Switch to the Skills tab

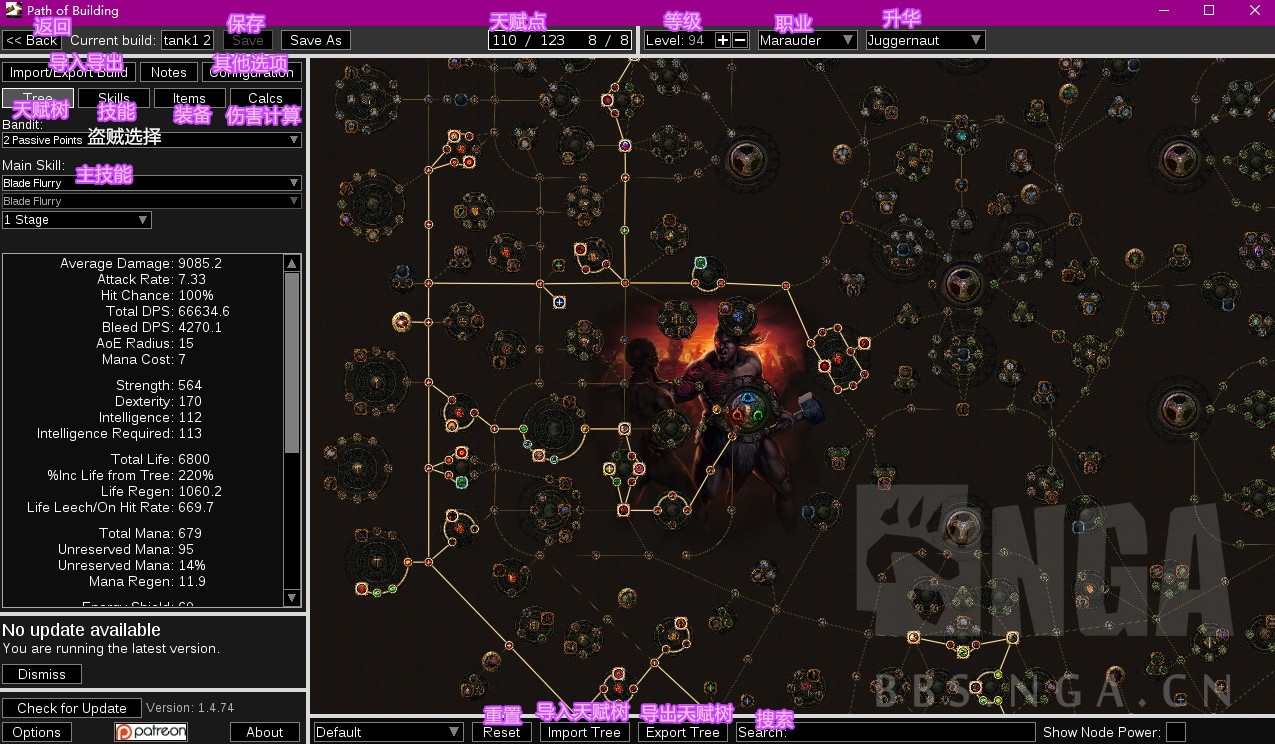tap(114, 98)
